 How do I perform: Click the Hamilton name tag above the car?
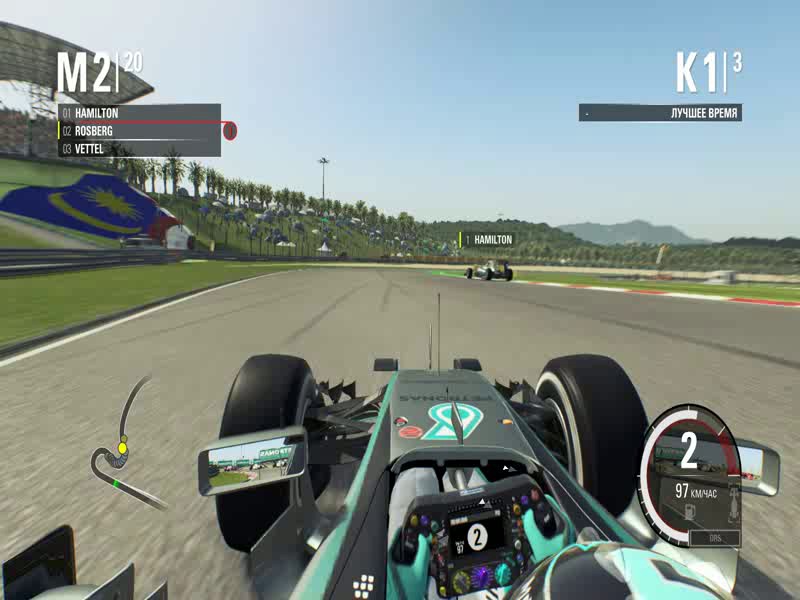pos(487,240)
